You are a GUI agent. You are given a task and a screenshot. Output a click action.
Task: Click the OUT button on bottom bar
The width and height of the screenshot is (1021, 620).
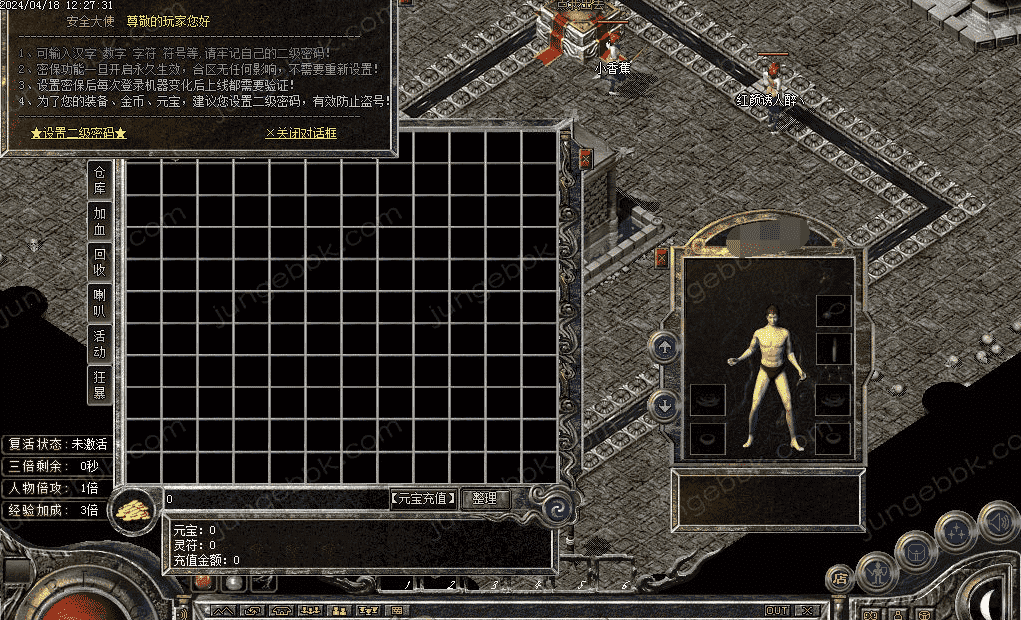pyautogui.click(x=777, y=611)
